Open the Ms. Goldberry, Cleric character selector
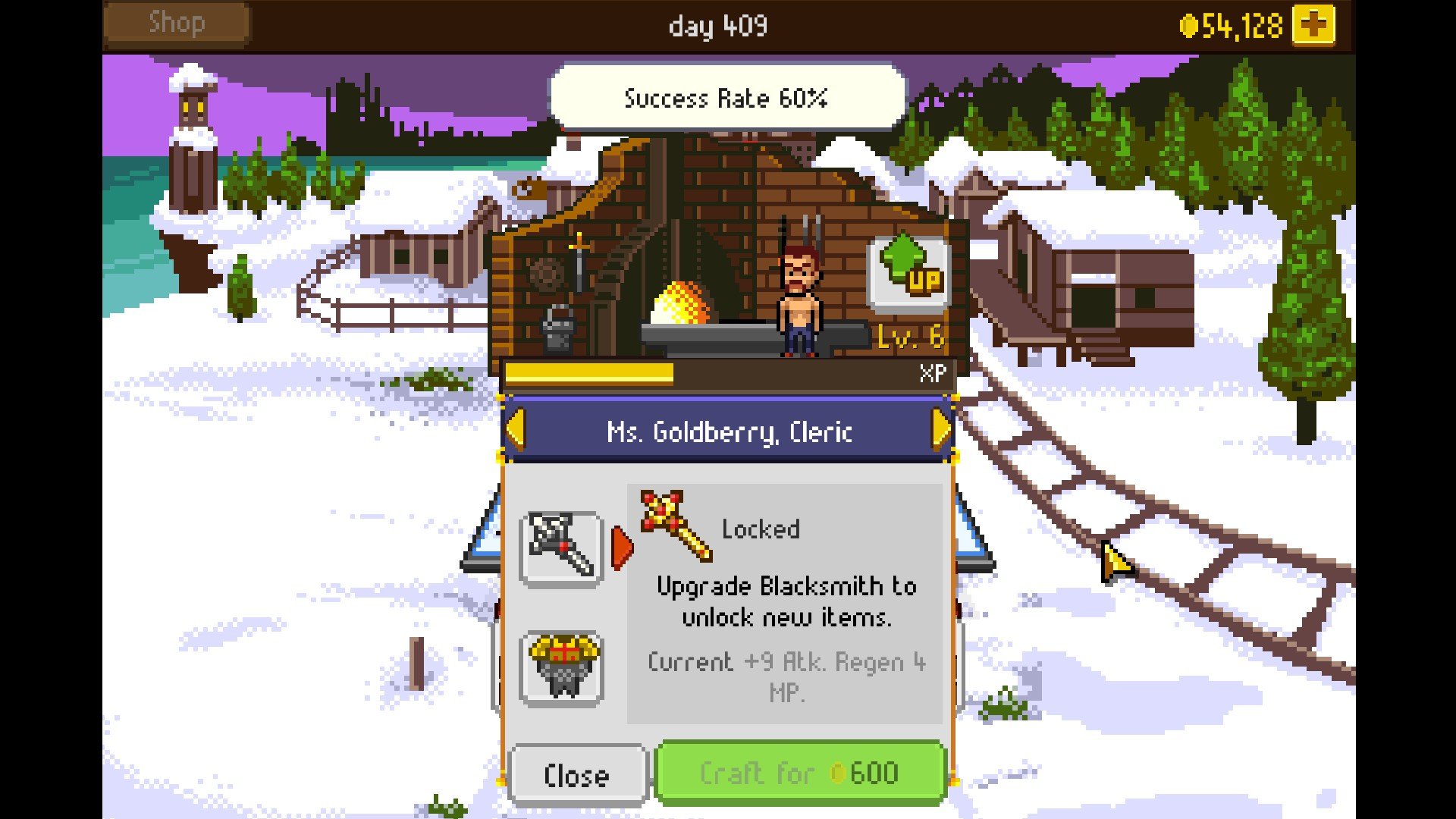Viewport: 1456px width, 819px height. pyautogui.click(x=728, y=432)
